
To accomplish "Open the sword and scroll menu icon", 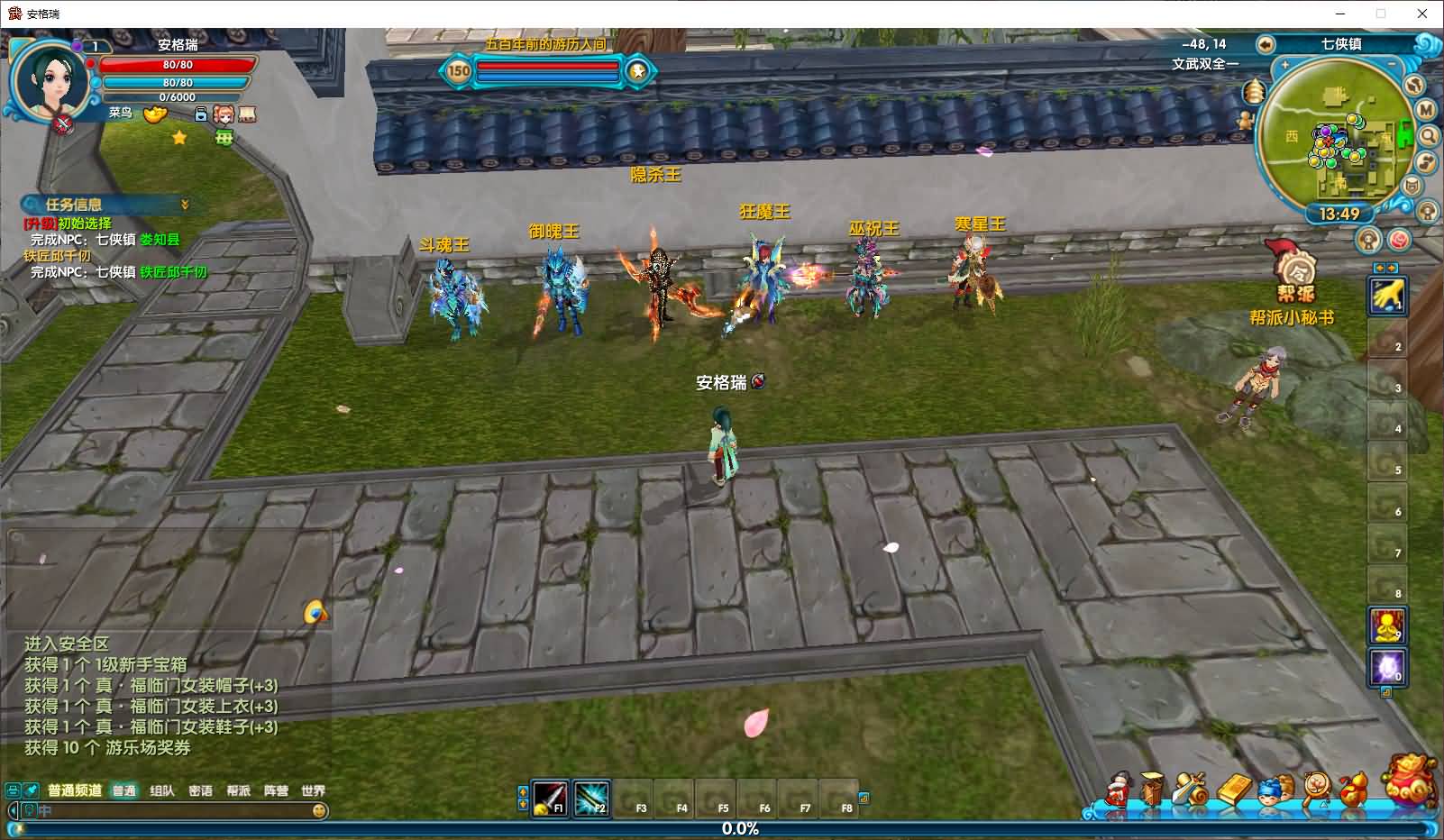I will click(x=1191, y=790).
